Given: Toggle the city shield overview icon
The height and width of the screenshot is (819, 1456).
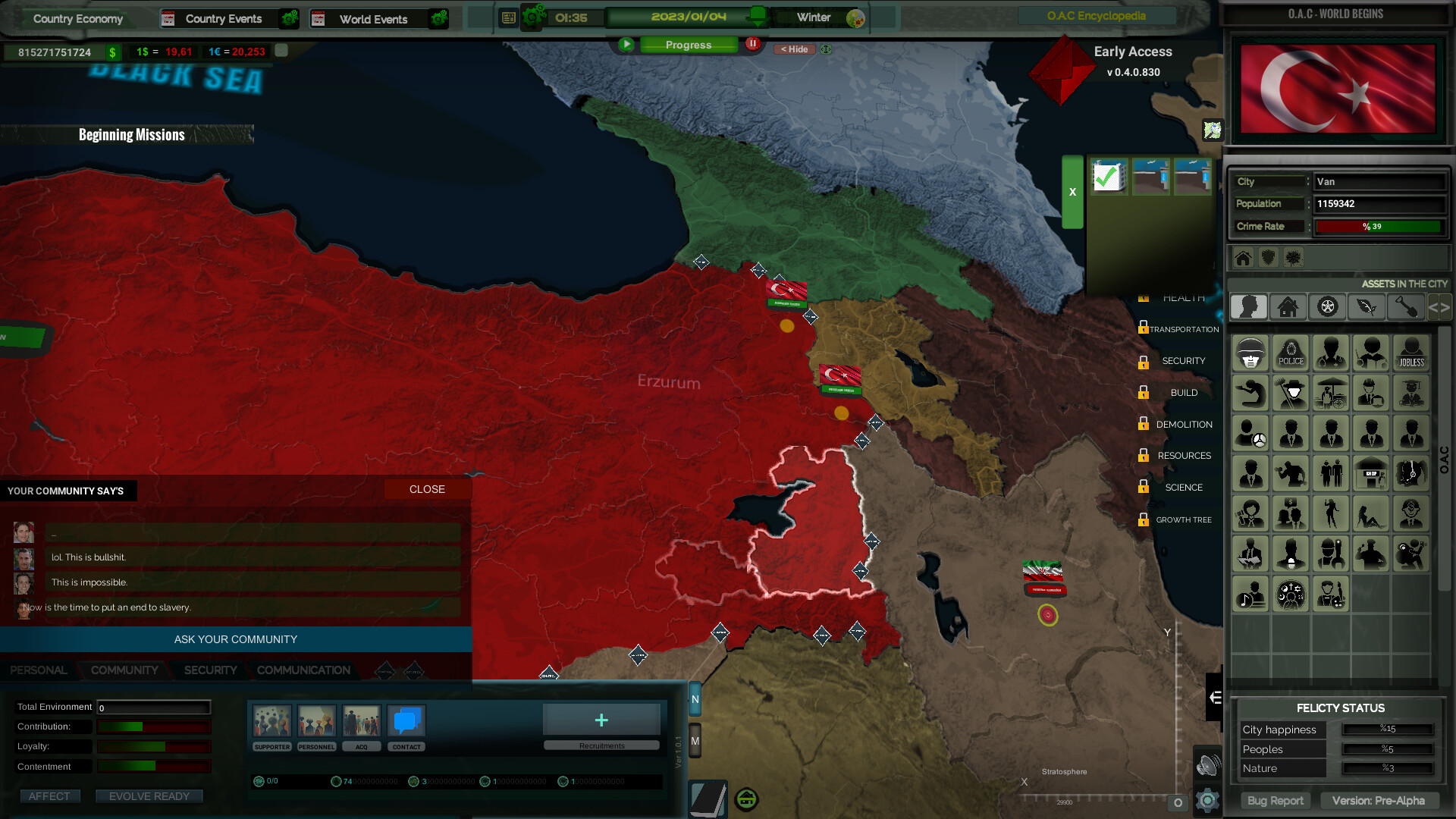Looking at the screenshot, I should [x=1268, y=257].
